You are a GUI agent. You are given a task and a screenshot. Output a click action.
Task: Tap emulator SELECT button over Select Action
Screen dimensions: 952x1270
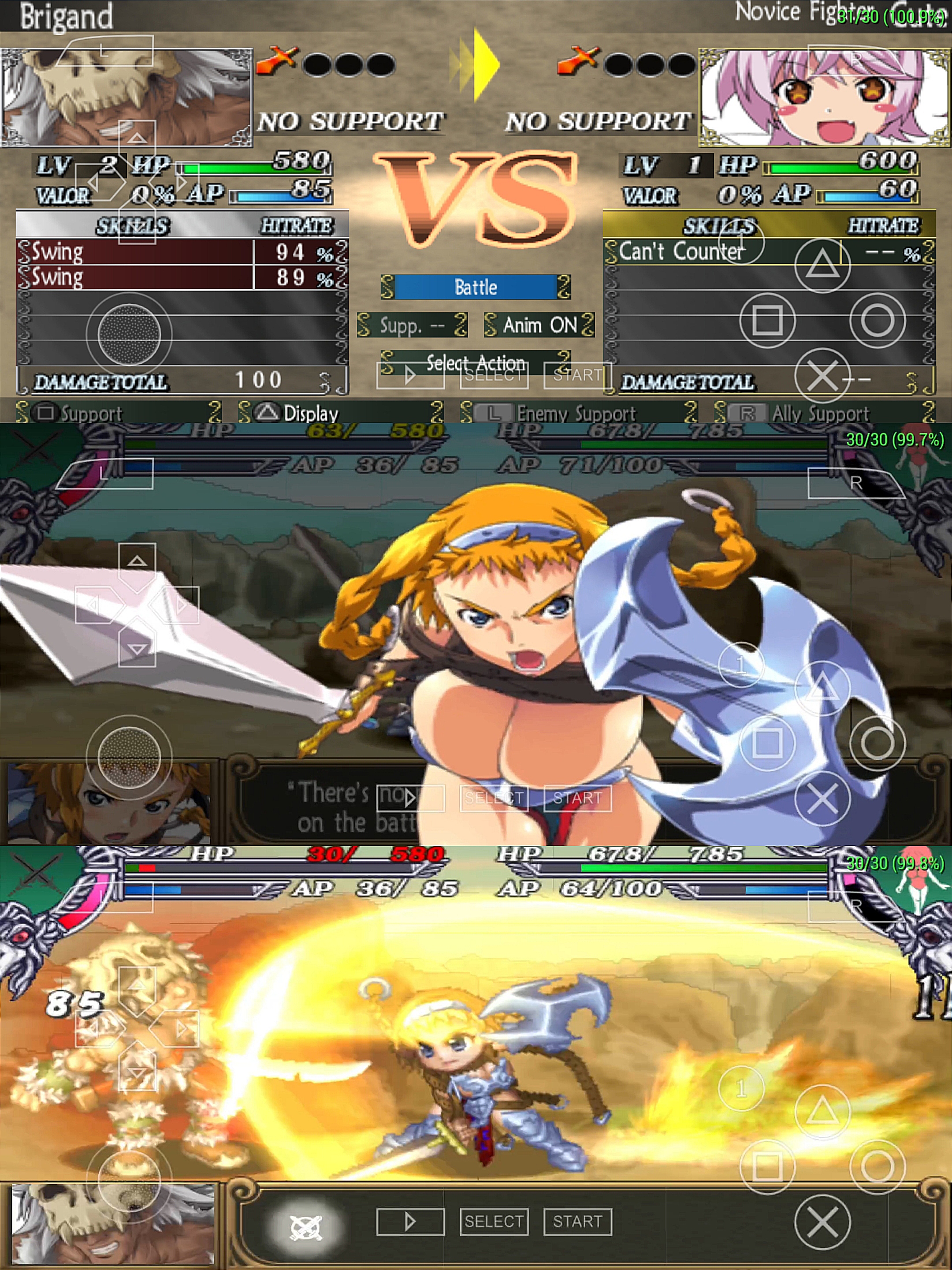(x=494, y=376)
